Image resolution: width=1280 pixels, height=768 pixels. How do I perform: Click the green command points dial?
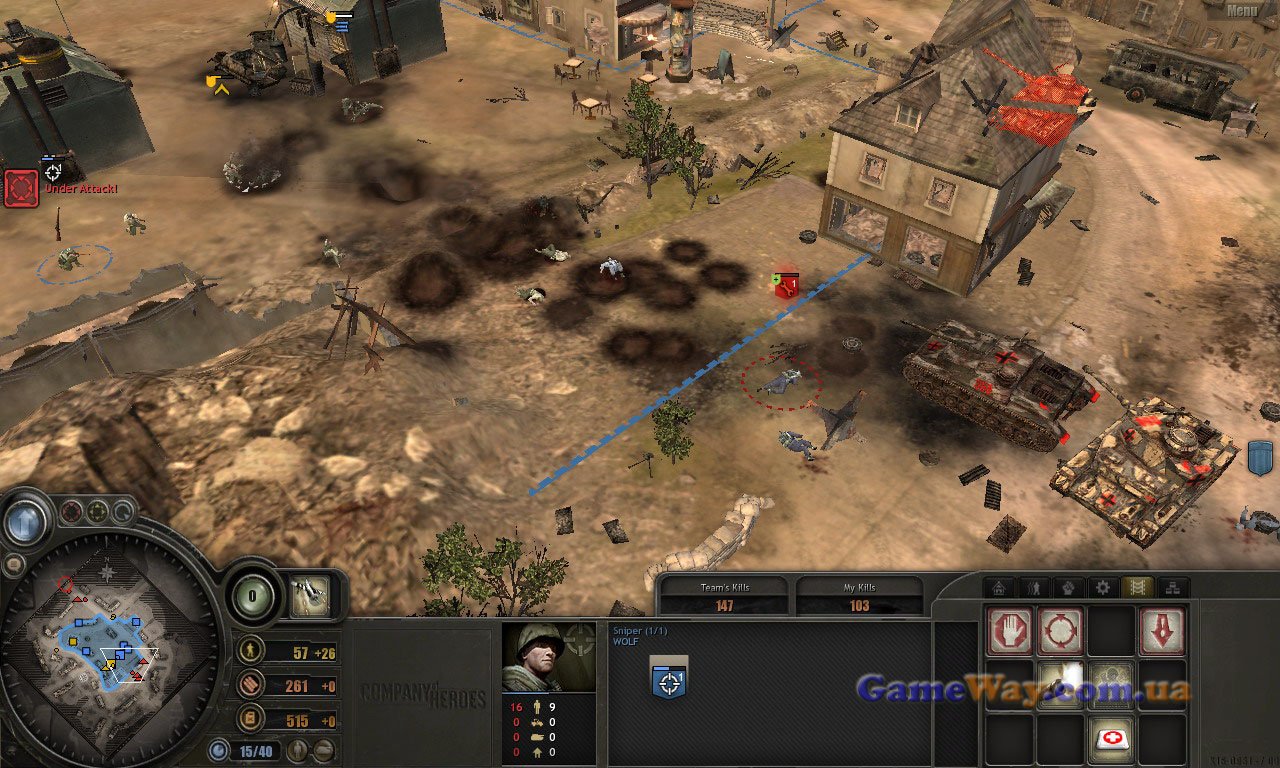point(254,596)
